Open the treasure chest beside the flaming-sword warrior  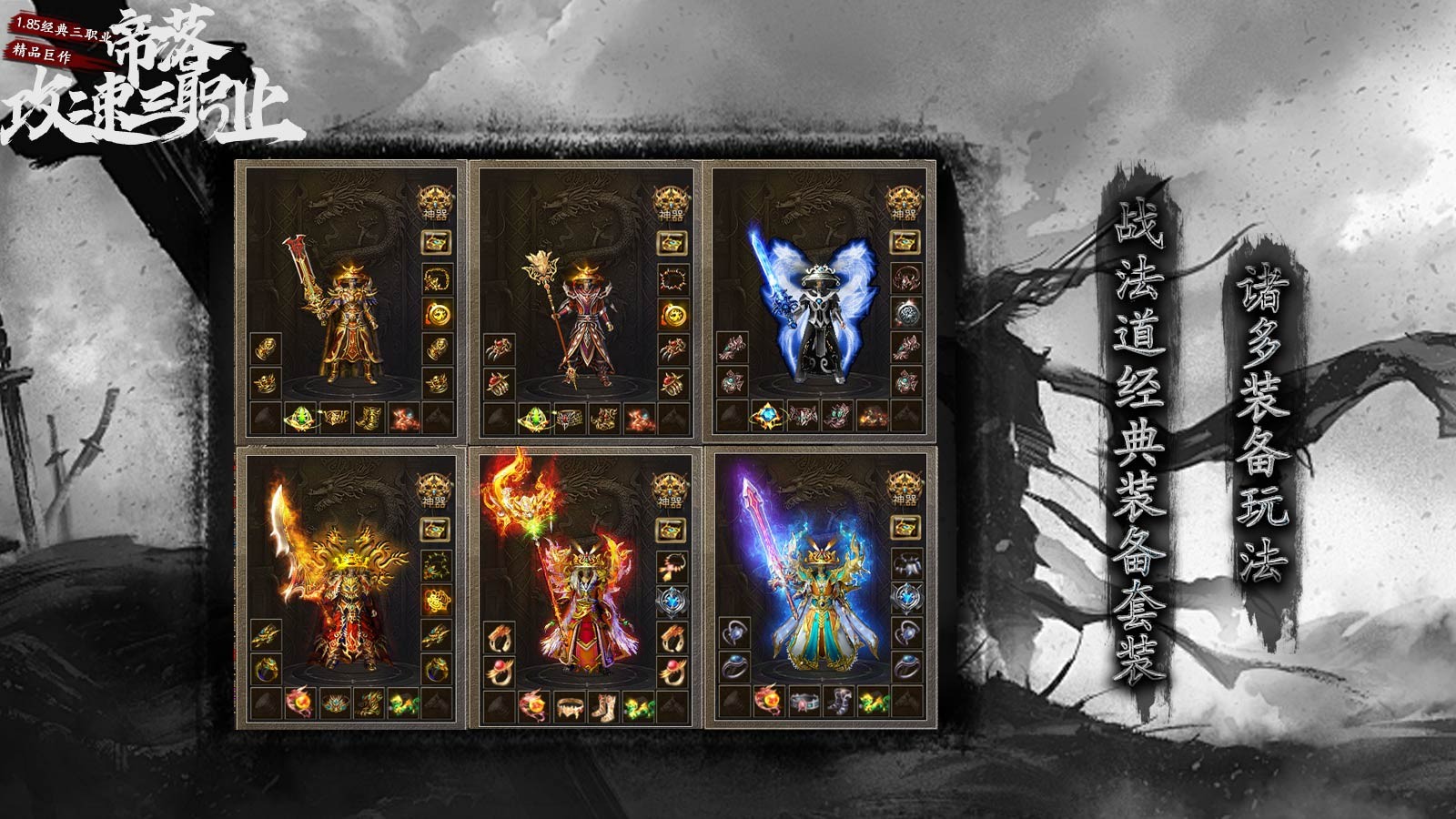click(x=436, y=529)
